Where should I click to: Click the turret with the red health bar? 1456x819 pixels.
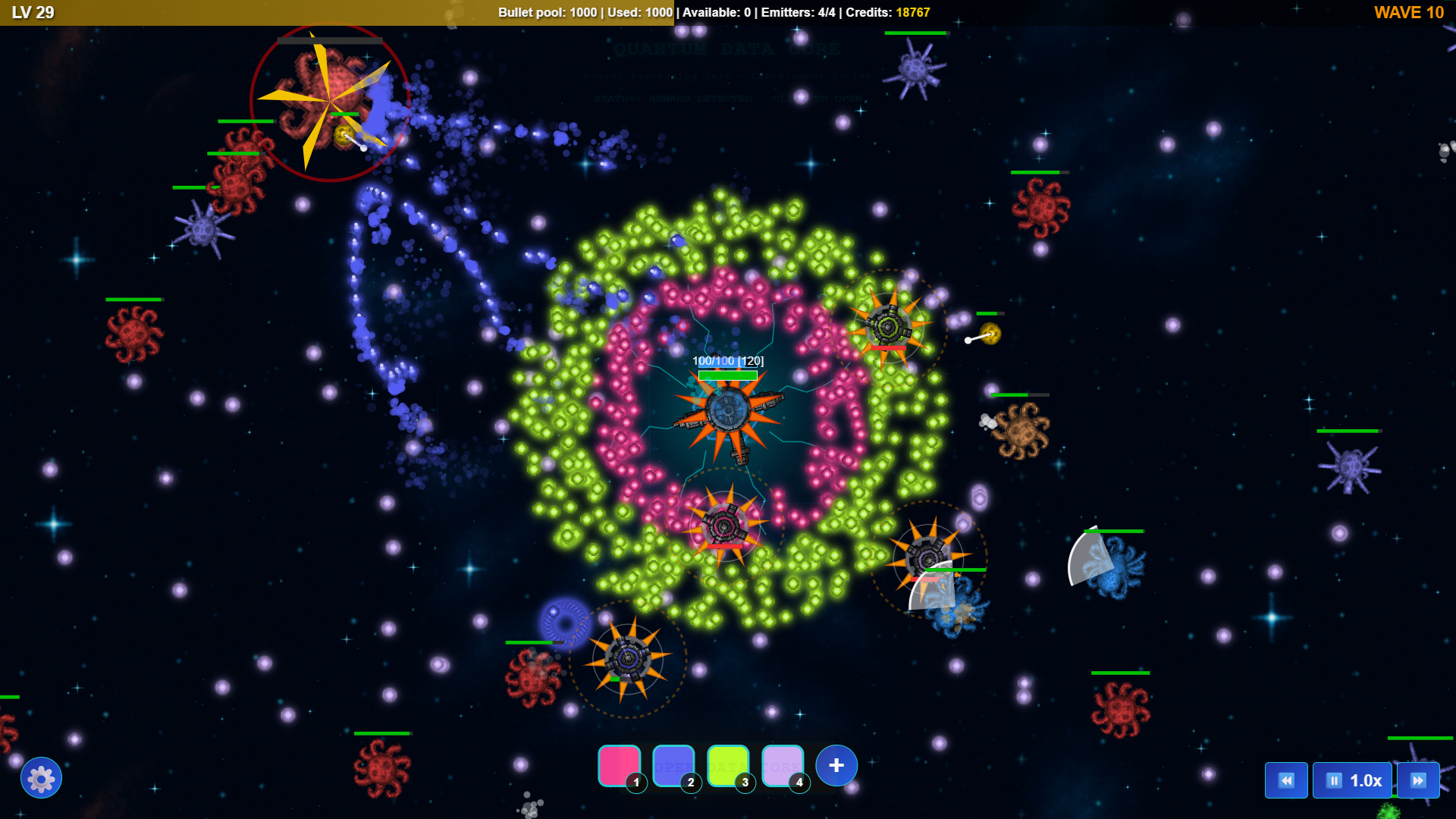pos(887,328)
